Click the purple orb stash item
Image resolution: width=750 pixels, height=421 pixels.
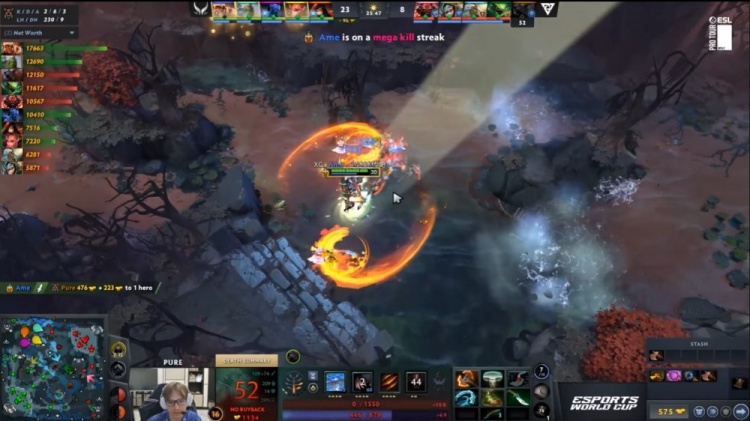[673, 376]
